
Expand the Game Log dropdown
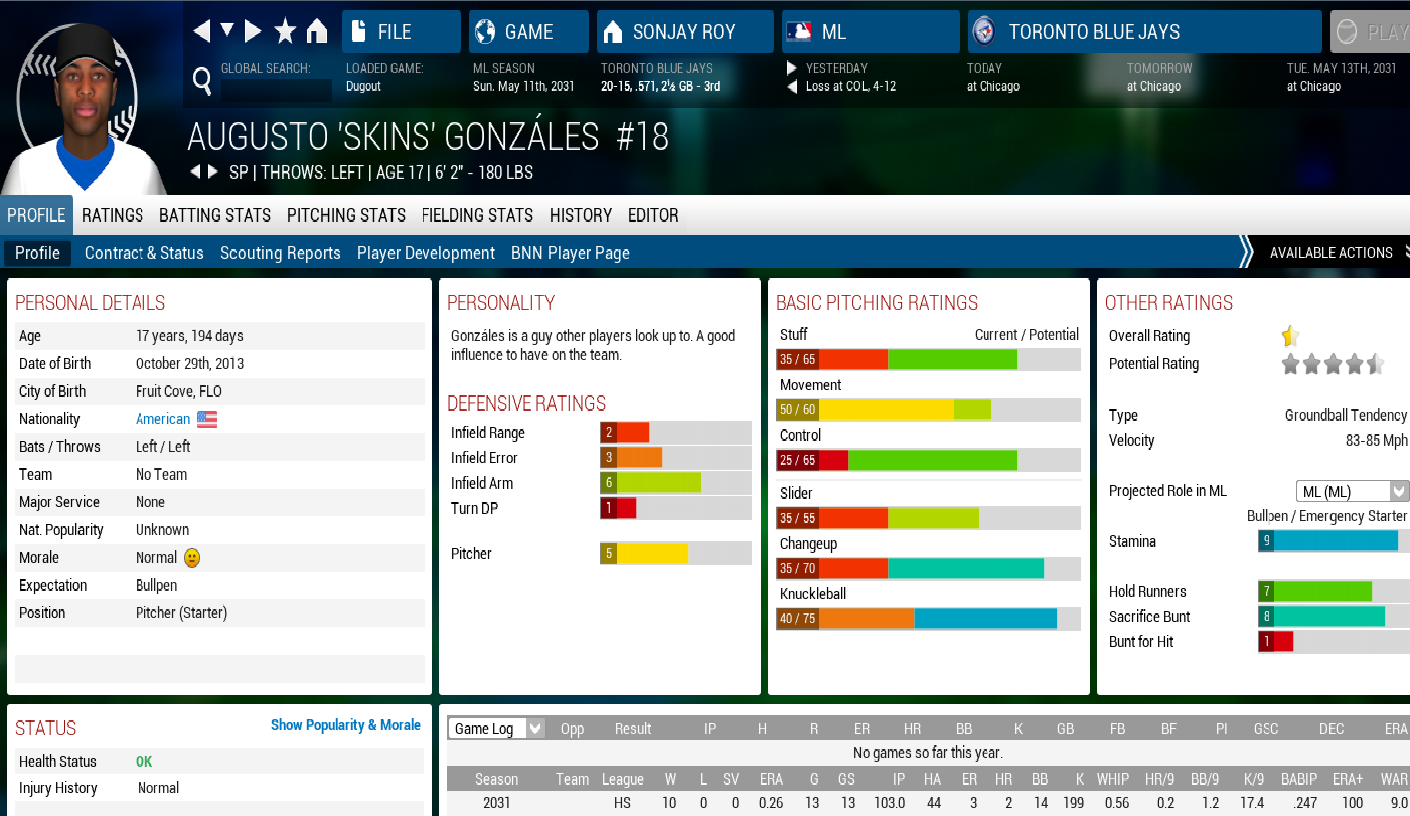click(496, 728)
